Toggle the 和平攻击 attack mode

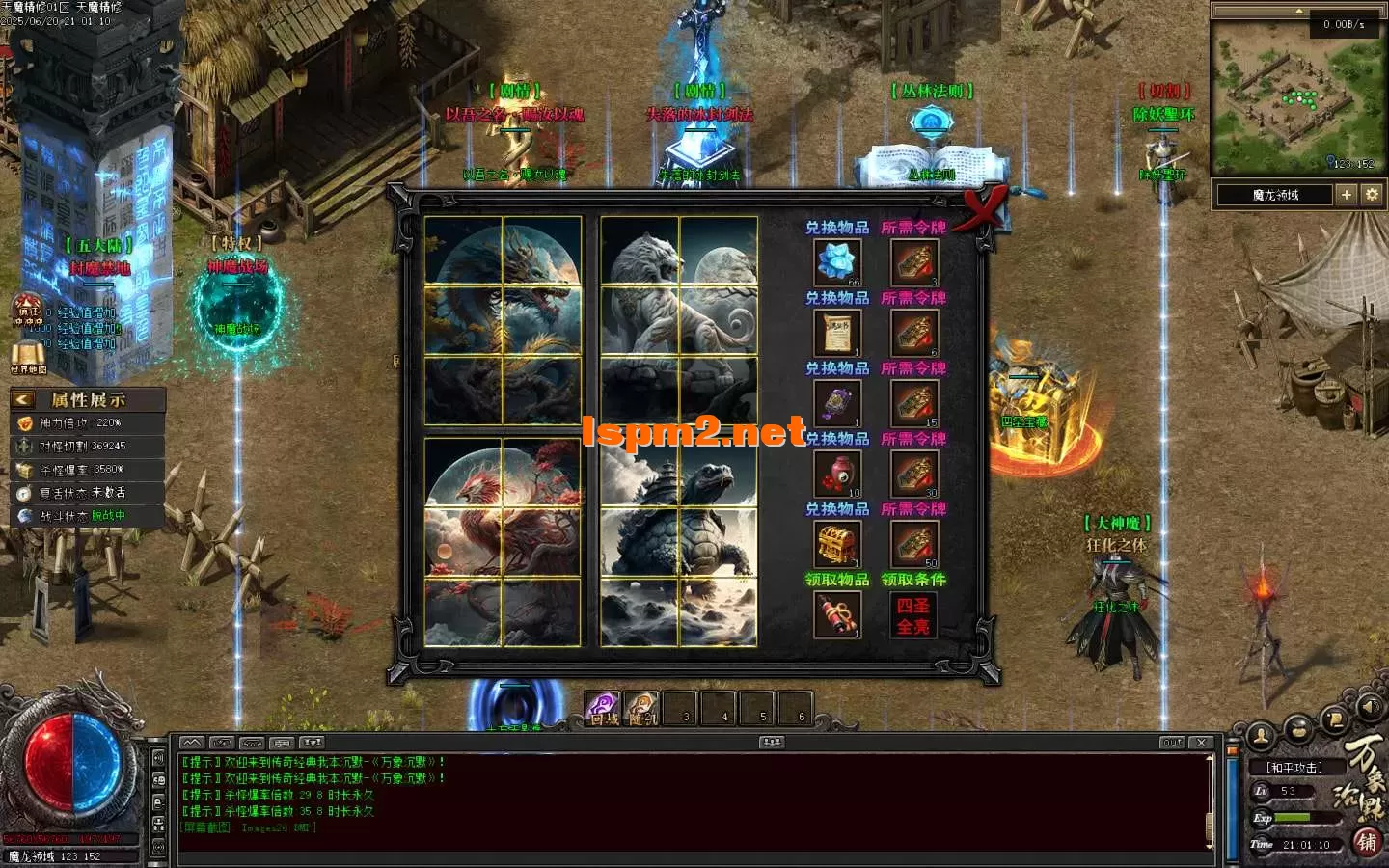(1294, 768)
